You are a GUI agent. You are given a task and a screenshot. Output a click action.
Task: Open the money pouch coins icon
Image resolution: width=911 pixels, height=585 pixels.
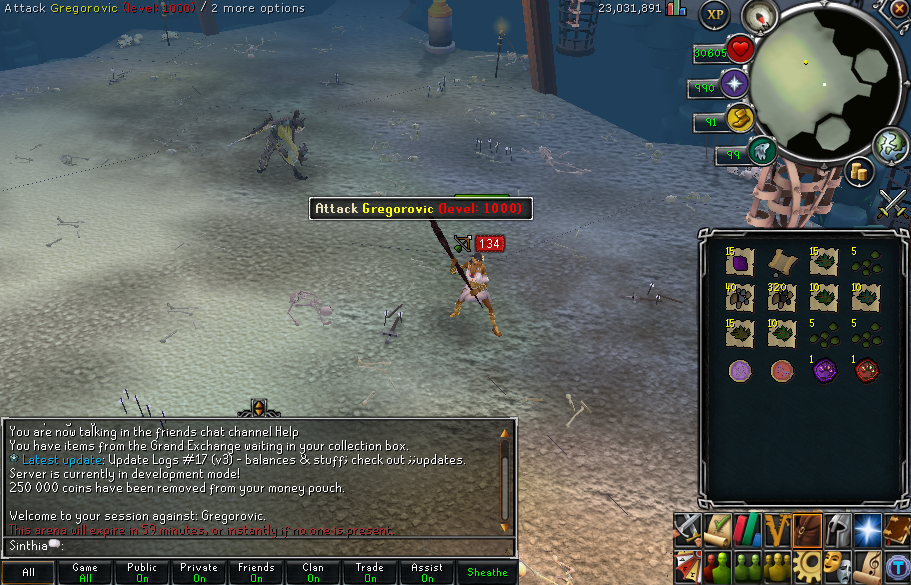(x=858, y=170)
